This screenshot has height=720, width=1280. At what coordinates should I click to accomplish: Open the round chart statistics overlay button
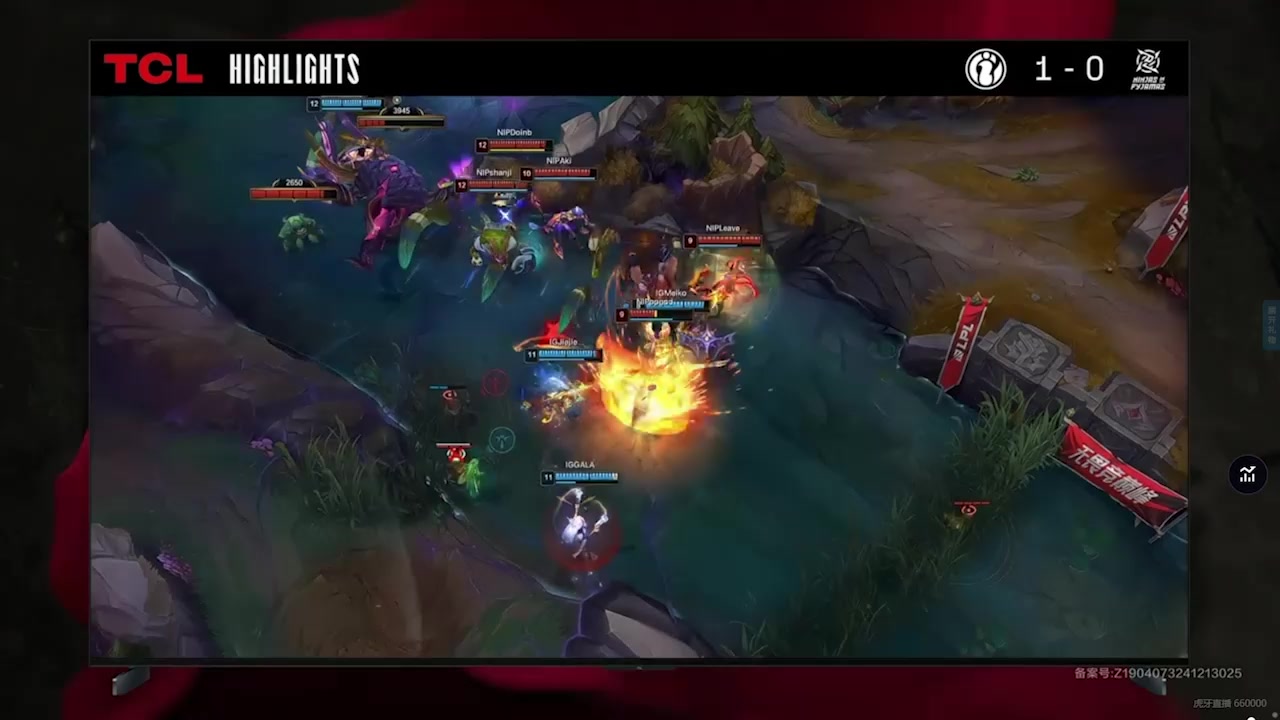[x=1247, y=475]
